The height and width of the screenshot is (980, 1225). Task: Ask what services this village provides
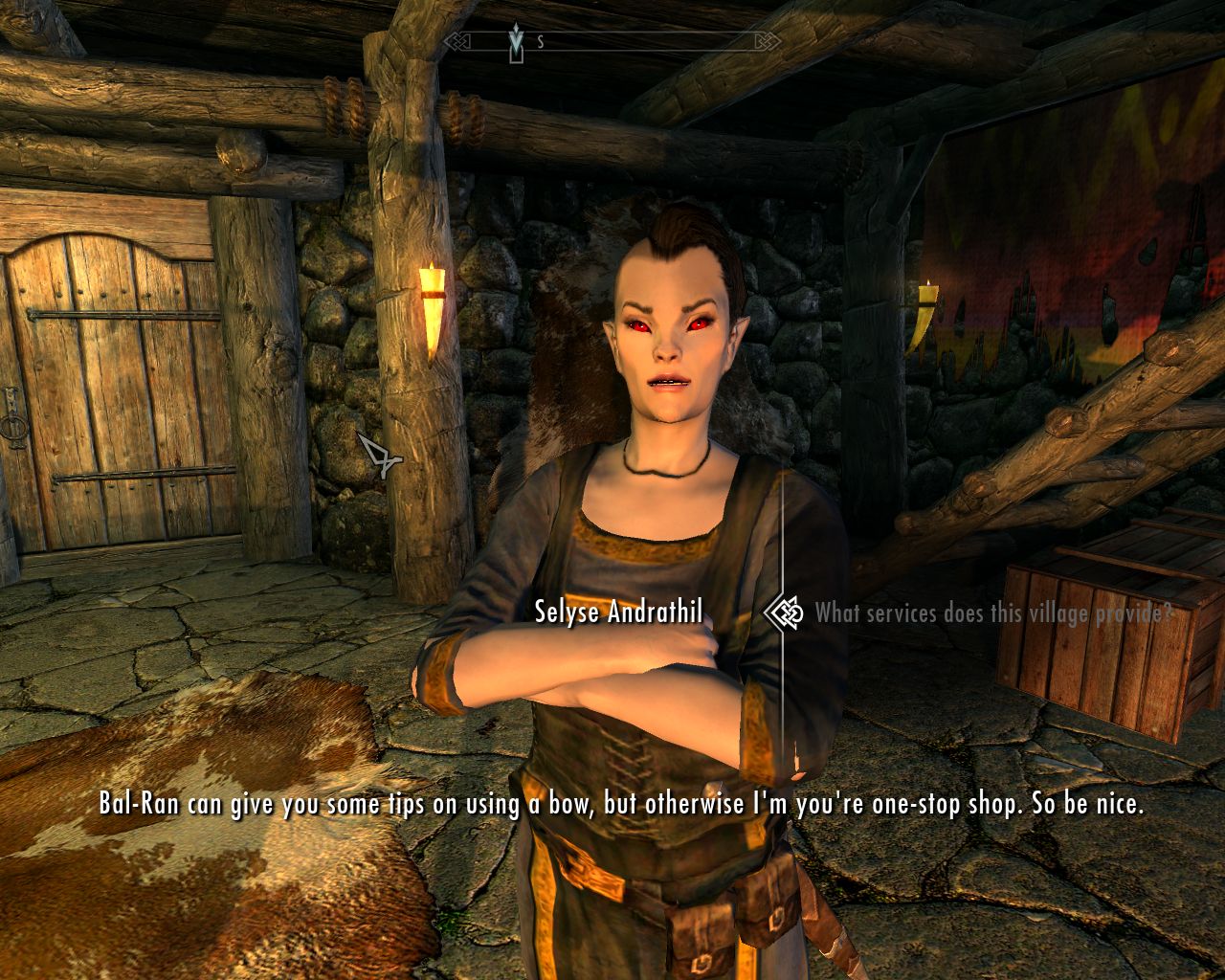993,613
